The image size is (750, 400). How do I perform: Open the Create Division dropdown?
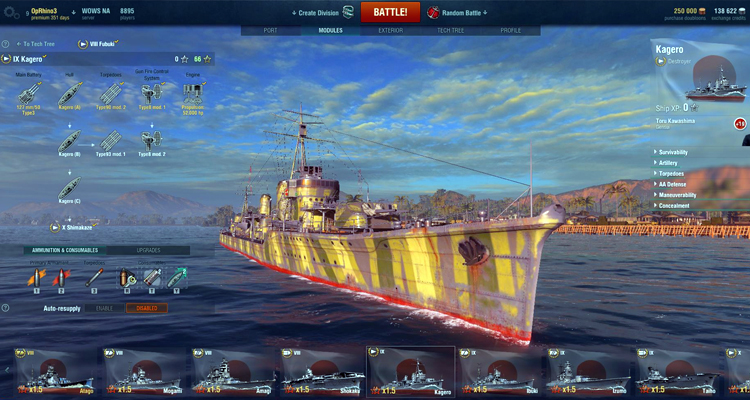coord(319,13)
